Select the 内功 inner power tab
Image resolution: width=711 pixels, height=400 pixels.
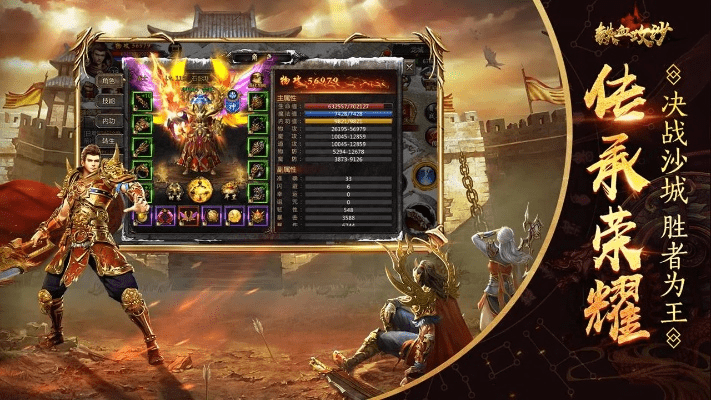click(x=108, y=122)
